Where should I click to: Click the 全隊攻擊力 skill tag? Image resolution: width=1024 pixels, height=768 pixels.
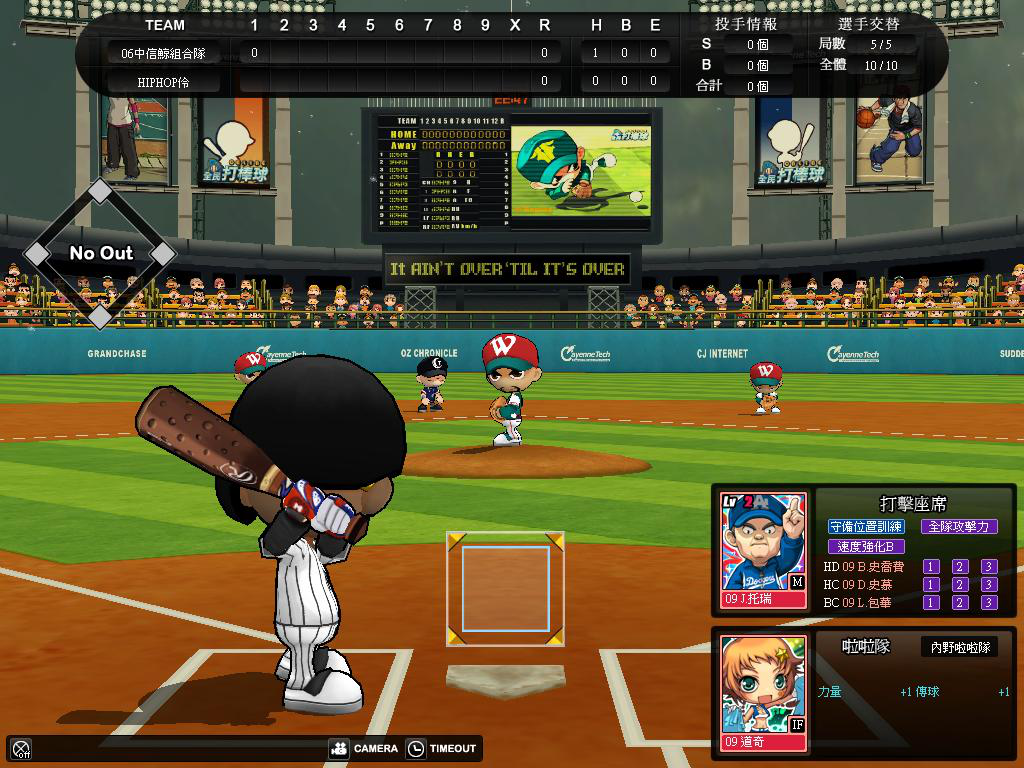coord(958,527)
